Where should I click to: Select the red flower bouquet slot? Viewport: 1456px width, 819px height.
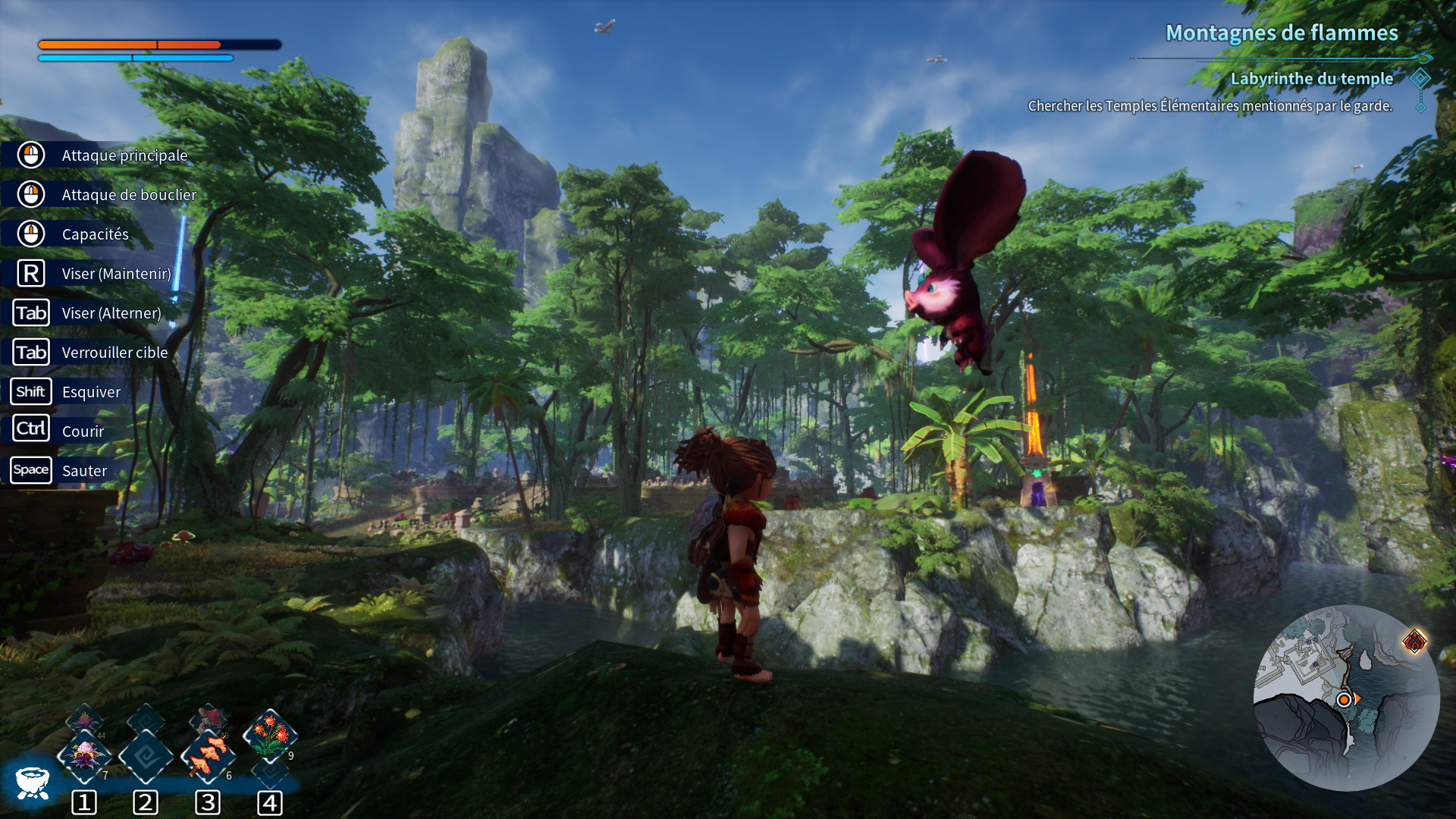(x=270, y=734)
